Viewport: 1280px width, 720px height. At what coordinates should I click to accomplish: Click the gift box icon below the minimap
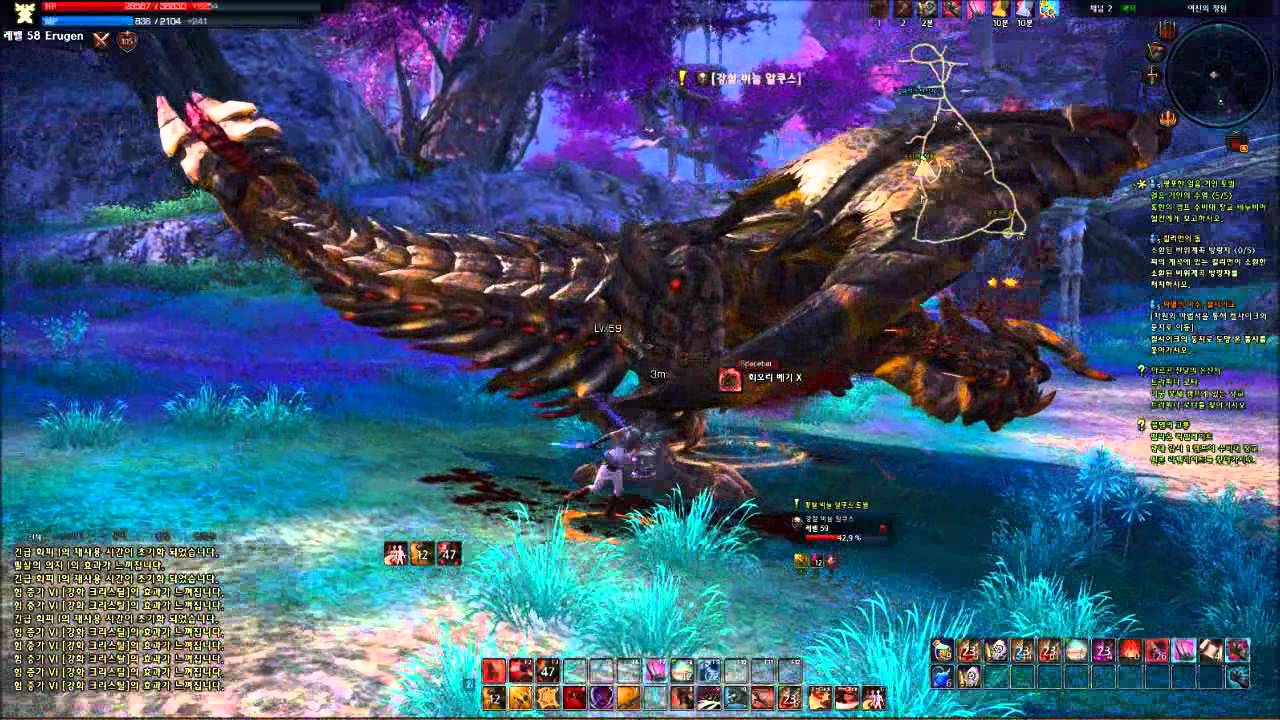click(1237, 141)
